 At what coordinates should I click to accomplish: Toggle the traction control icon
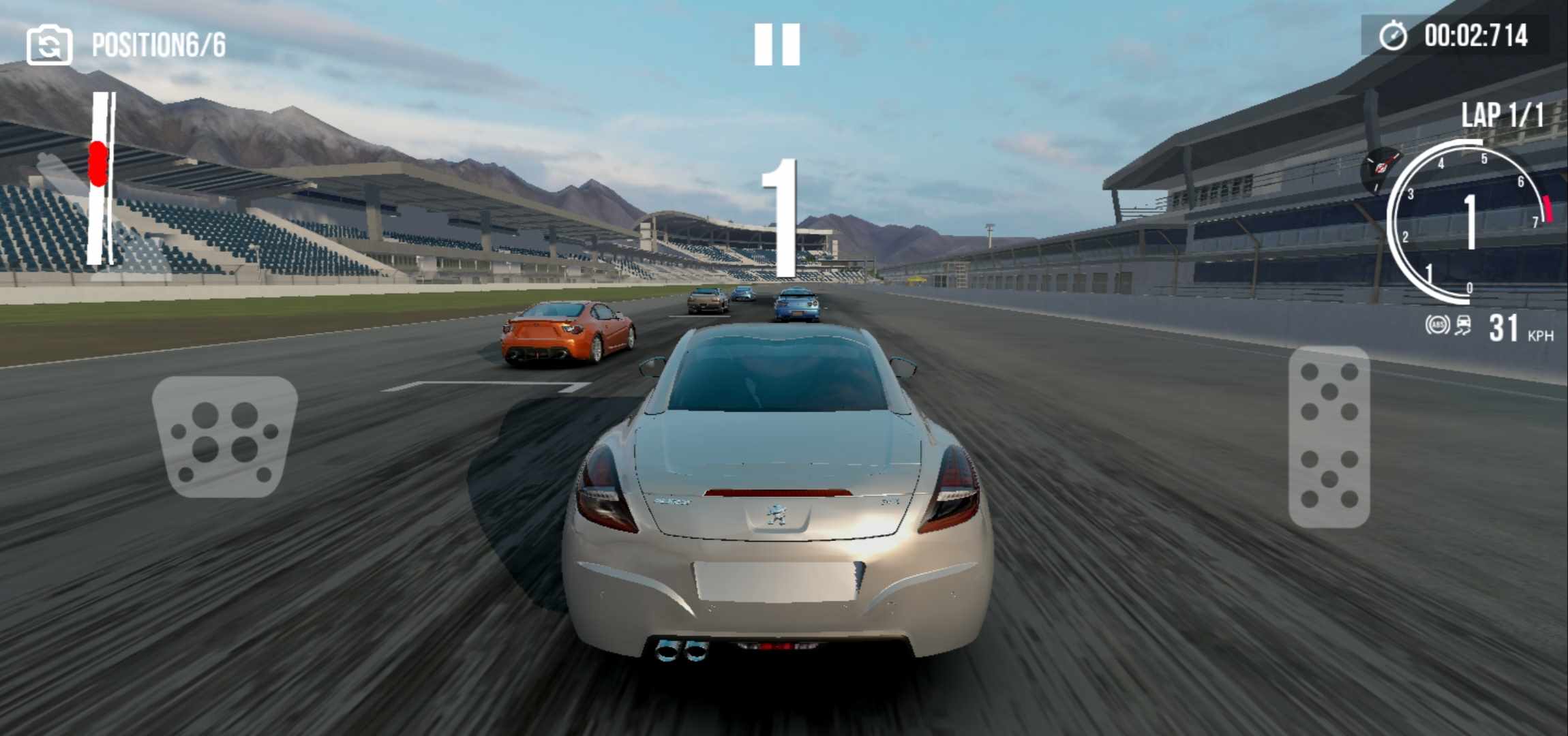point(1463,326)
